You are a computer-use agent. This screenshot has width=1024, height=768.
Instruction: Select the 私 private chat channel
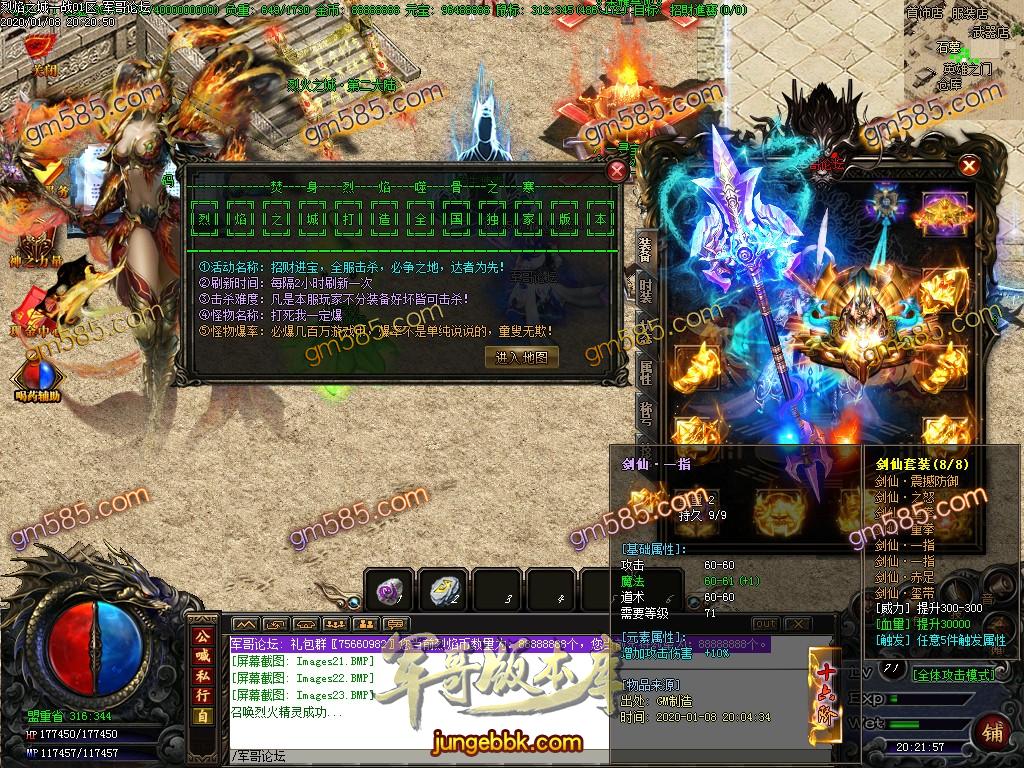click(x=203, y=677)
